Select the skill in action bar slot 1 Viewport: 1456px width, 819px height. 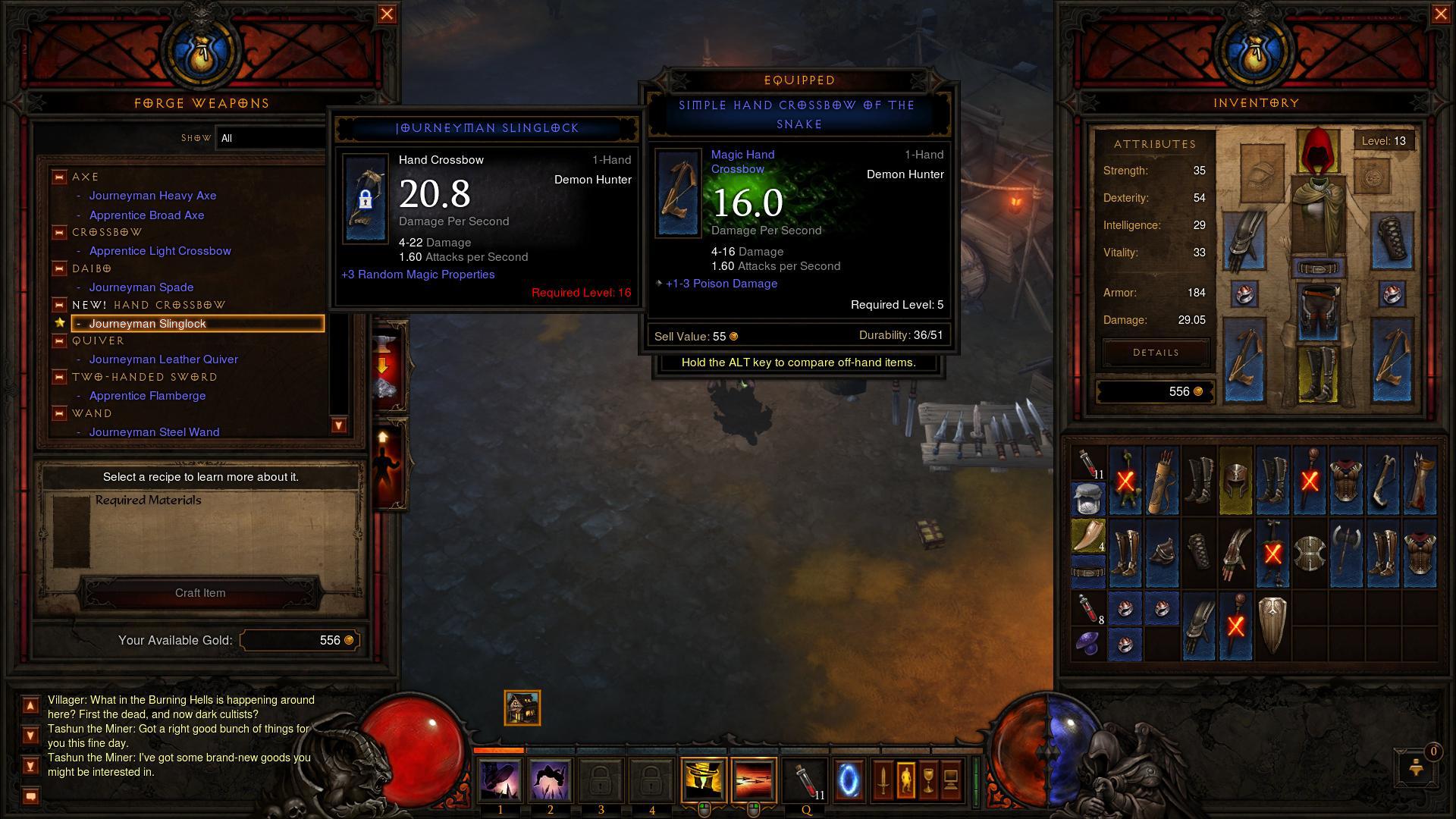pos(502,780)
